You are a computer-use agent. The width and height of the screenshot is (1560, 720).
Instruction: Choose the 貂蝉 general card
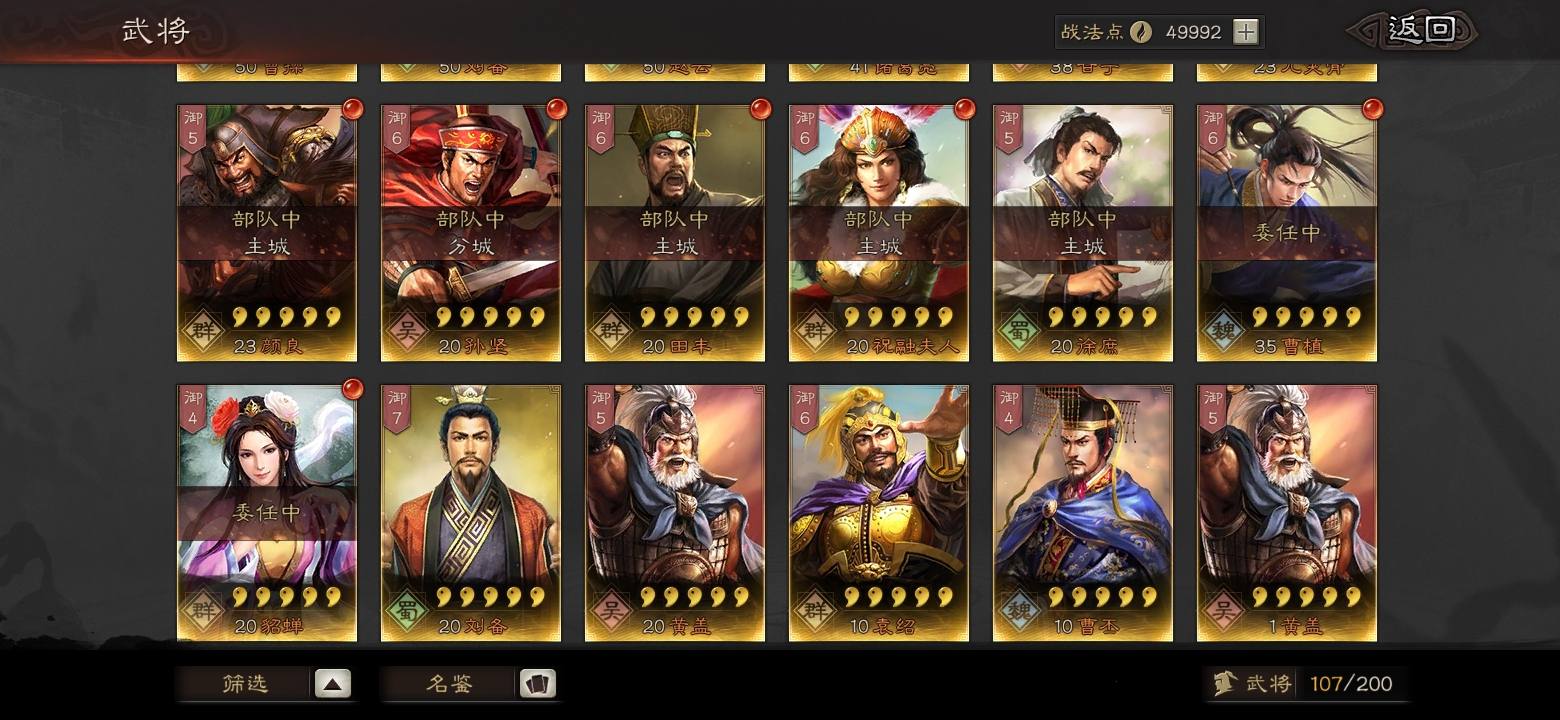pos(267,513)
